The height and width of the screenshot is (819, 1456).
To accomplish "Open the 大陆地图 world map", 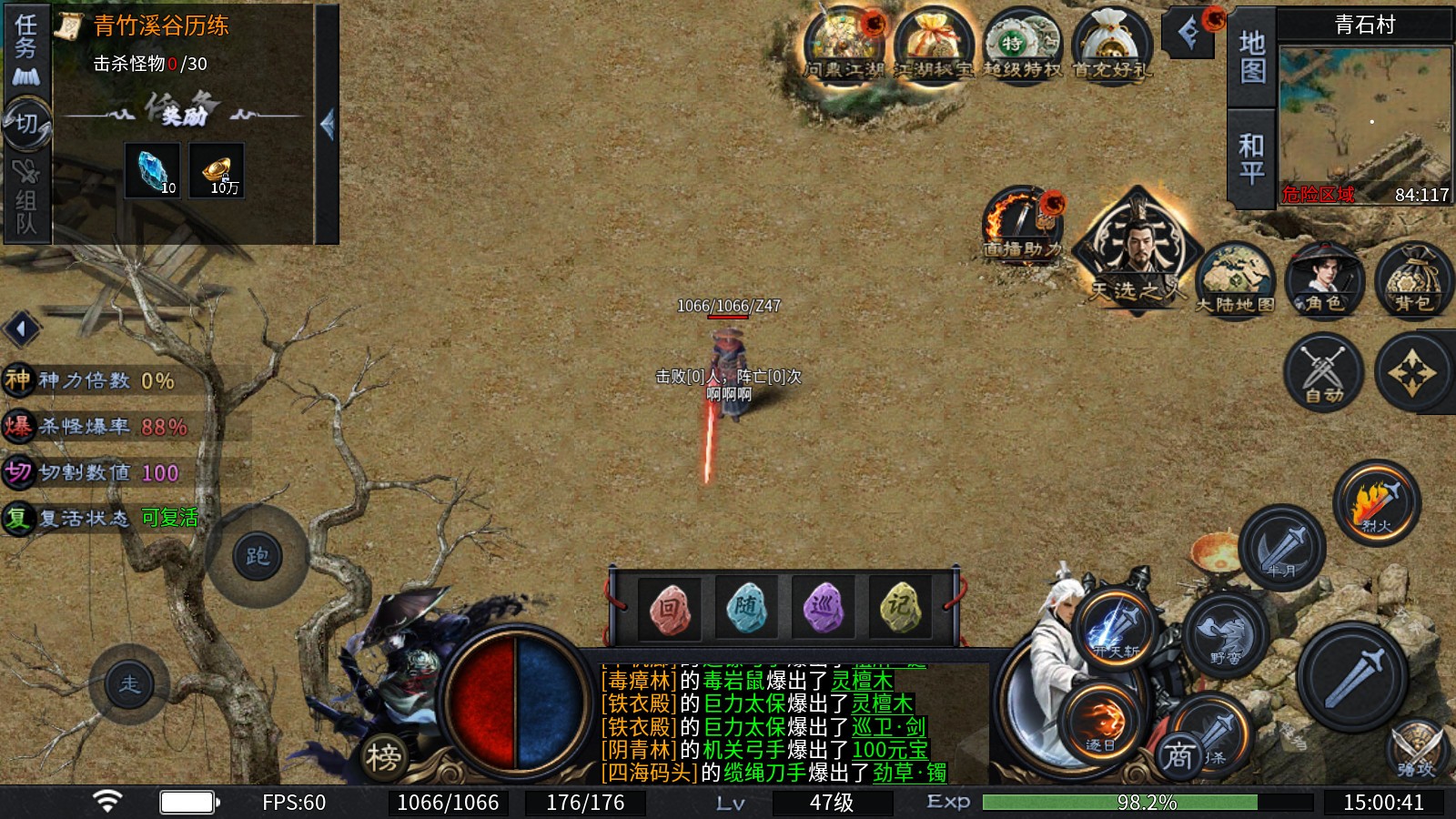I will tap(1235, 279).
